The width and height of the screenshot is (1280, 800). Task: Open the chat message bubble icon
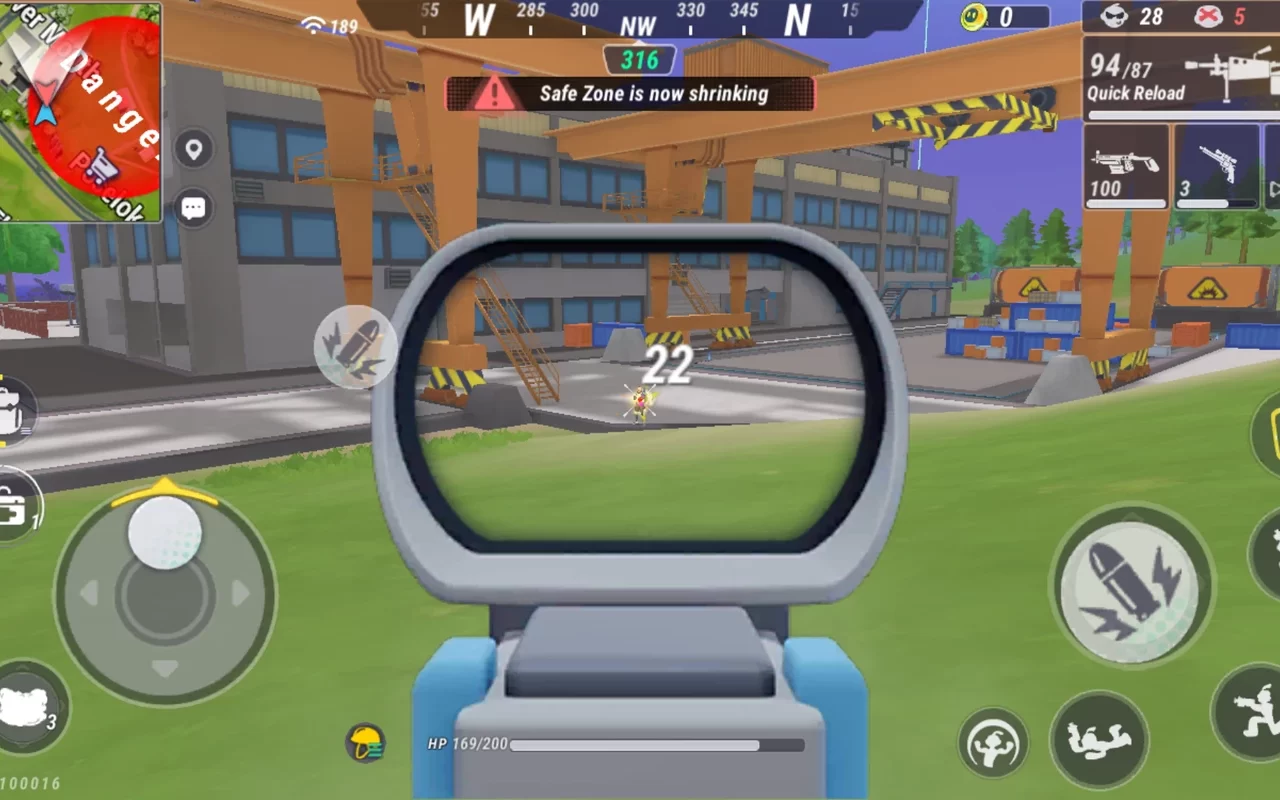[x=193, y=207]
